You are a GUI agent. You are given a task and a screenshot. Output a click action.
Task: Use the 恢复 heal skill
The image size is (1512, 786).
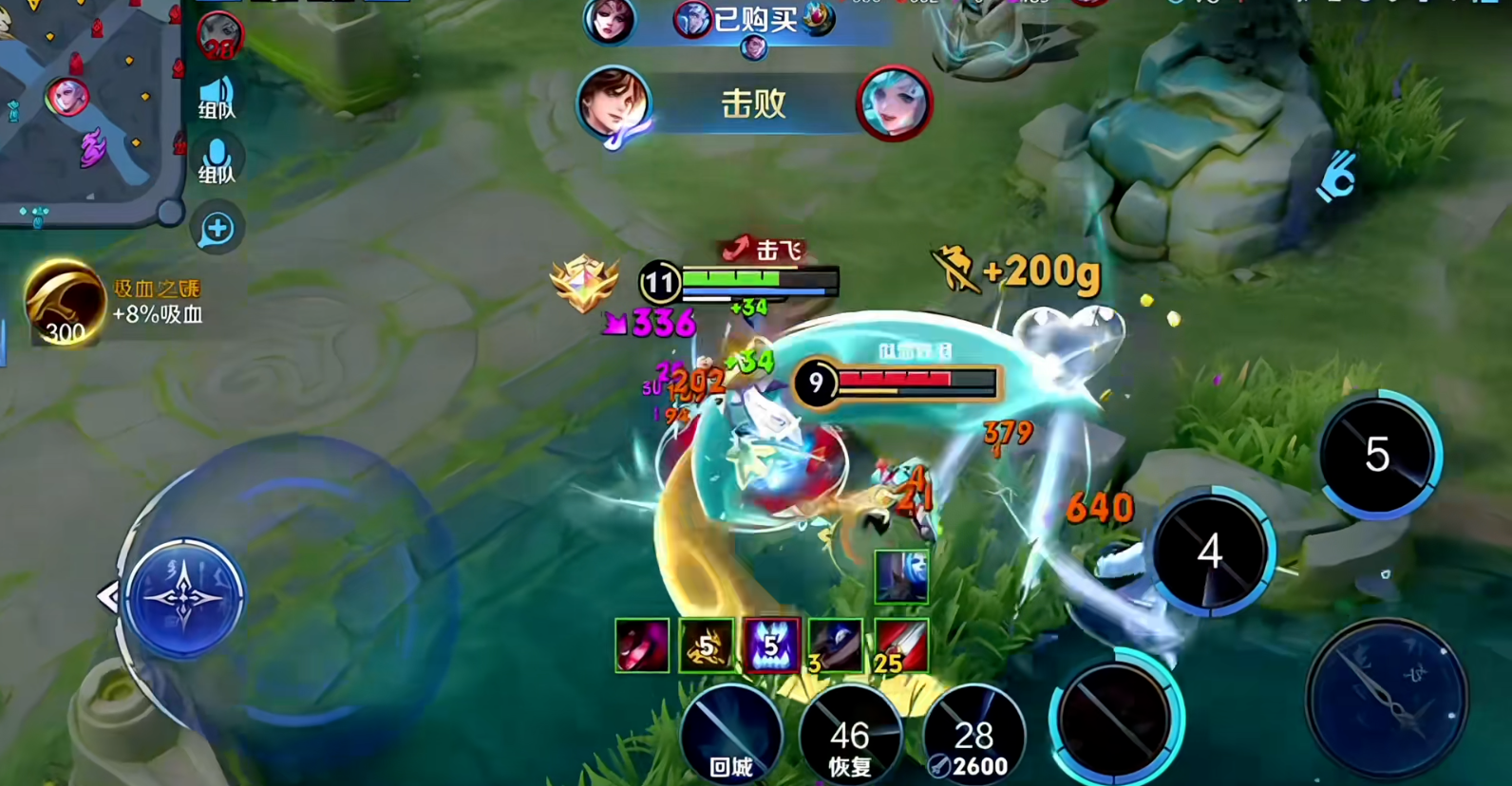(x=849, y=736)
